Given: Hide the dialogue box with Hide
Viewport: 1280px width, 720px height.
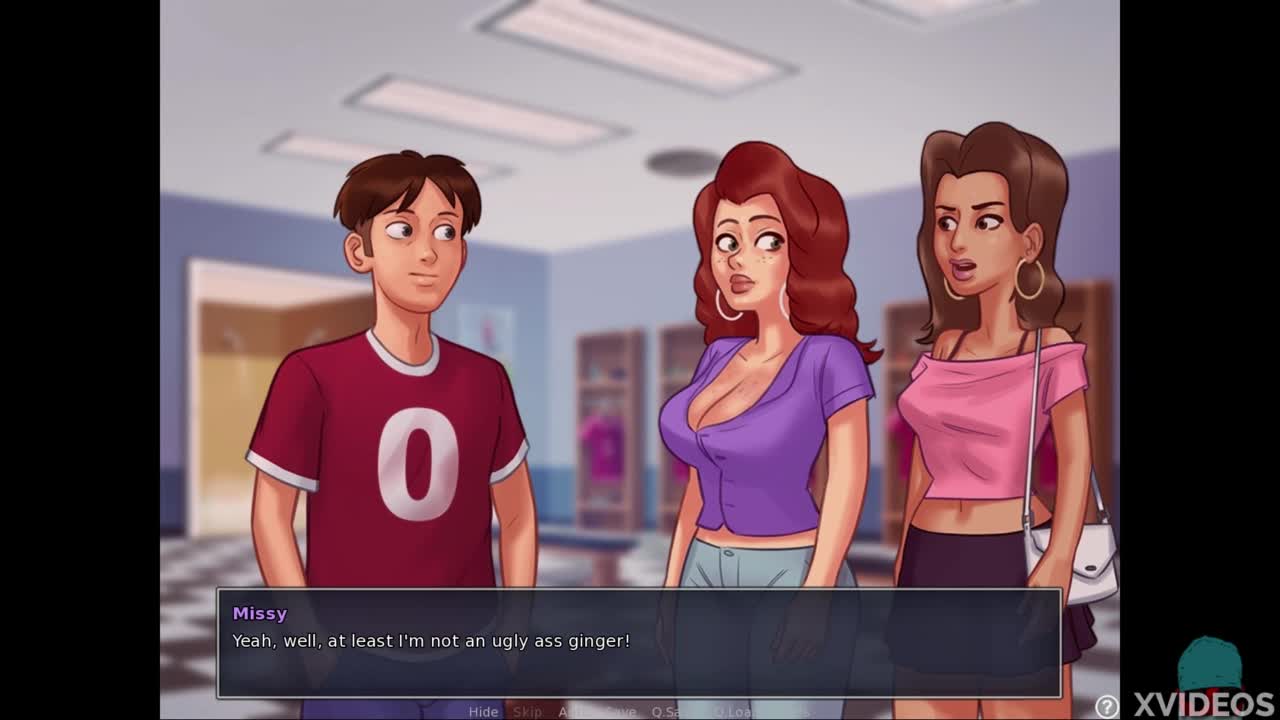Looking at the screenshot, I should tap(483, 712).
